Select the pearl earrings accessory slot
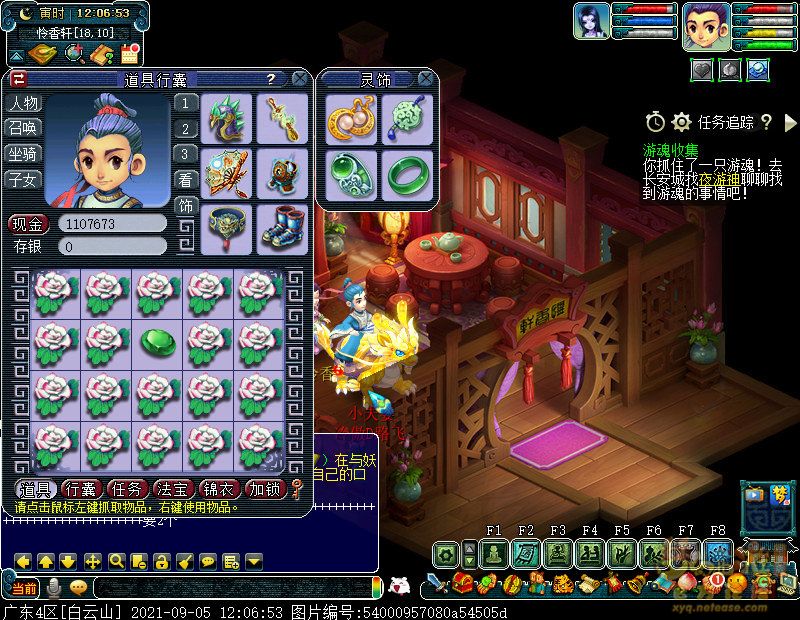Screen dimensions: 800x620 click(350, 119)
